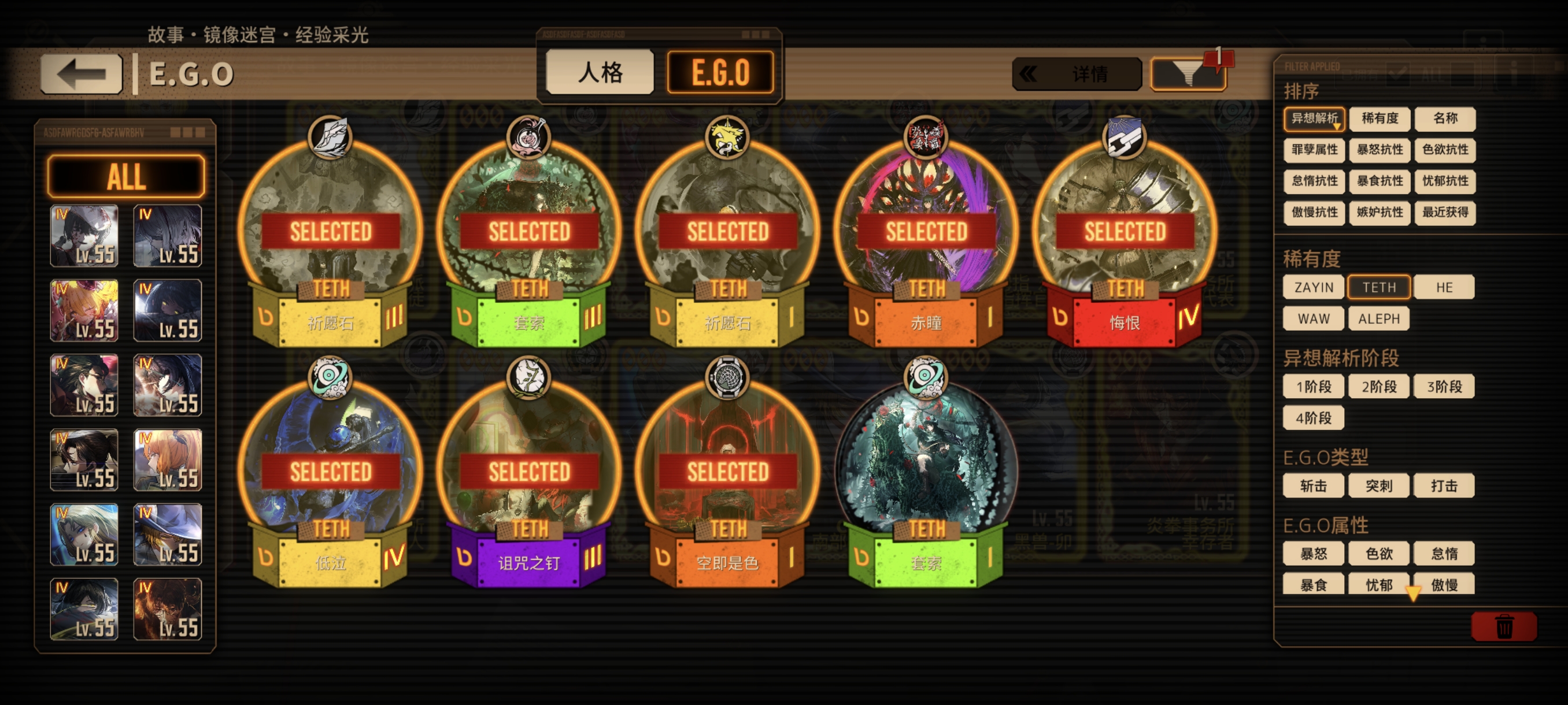
Task: Open the 详情 details panel
Action: 1076,74
